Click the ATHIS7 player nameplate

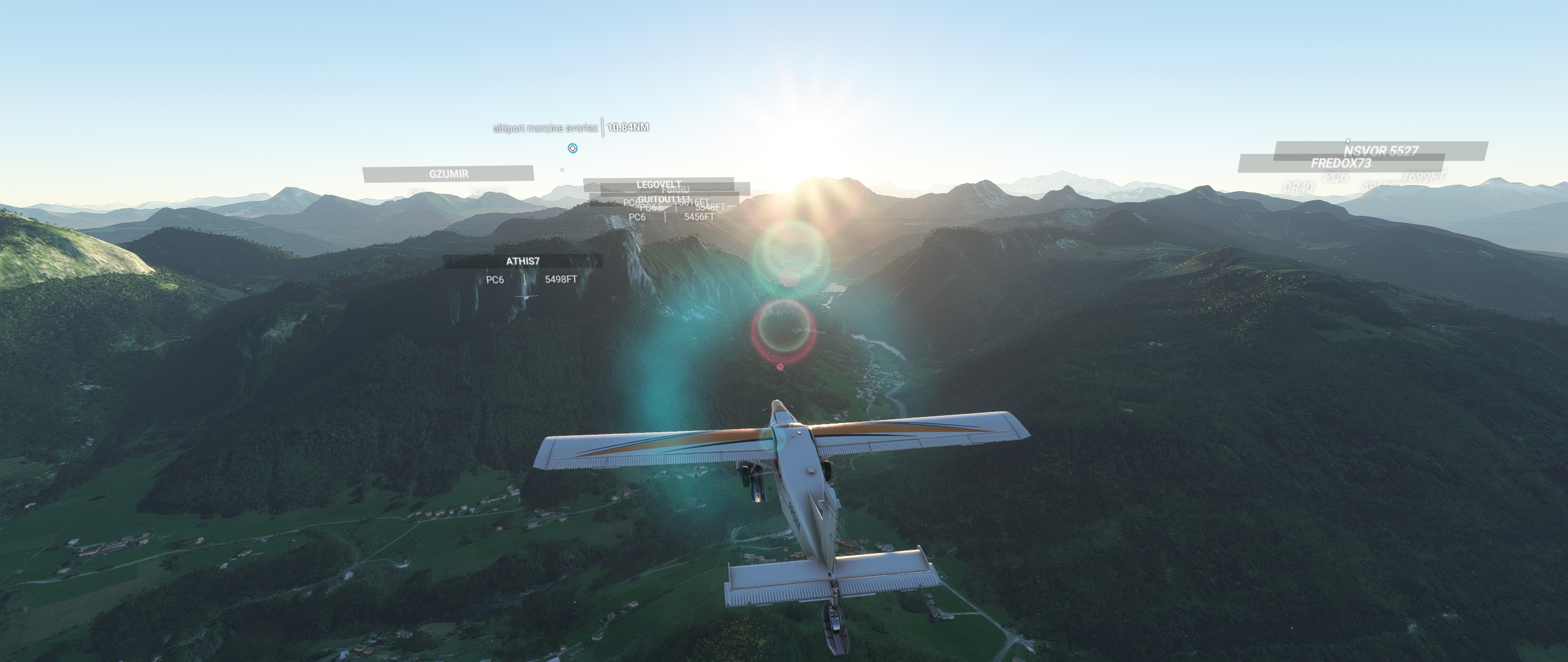click(x=522, y=261)
